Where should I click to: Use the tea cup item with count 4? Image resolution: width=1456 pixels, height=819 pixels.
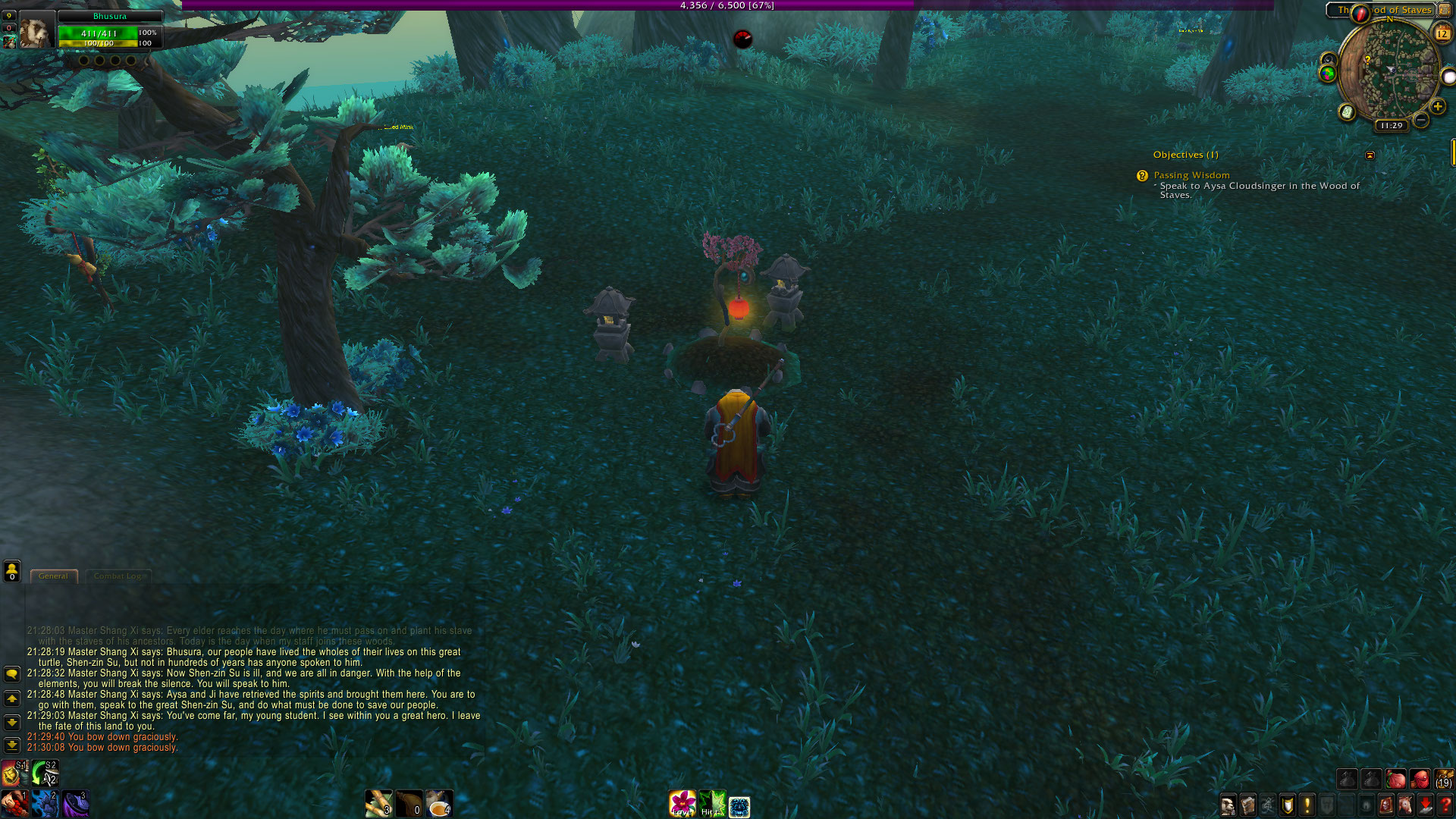(439, 803)
